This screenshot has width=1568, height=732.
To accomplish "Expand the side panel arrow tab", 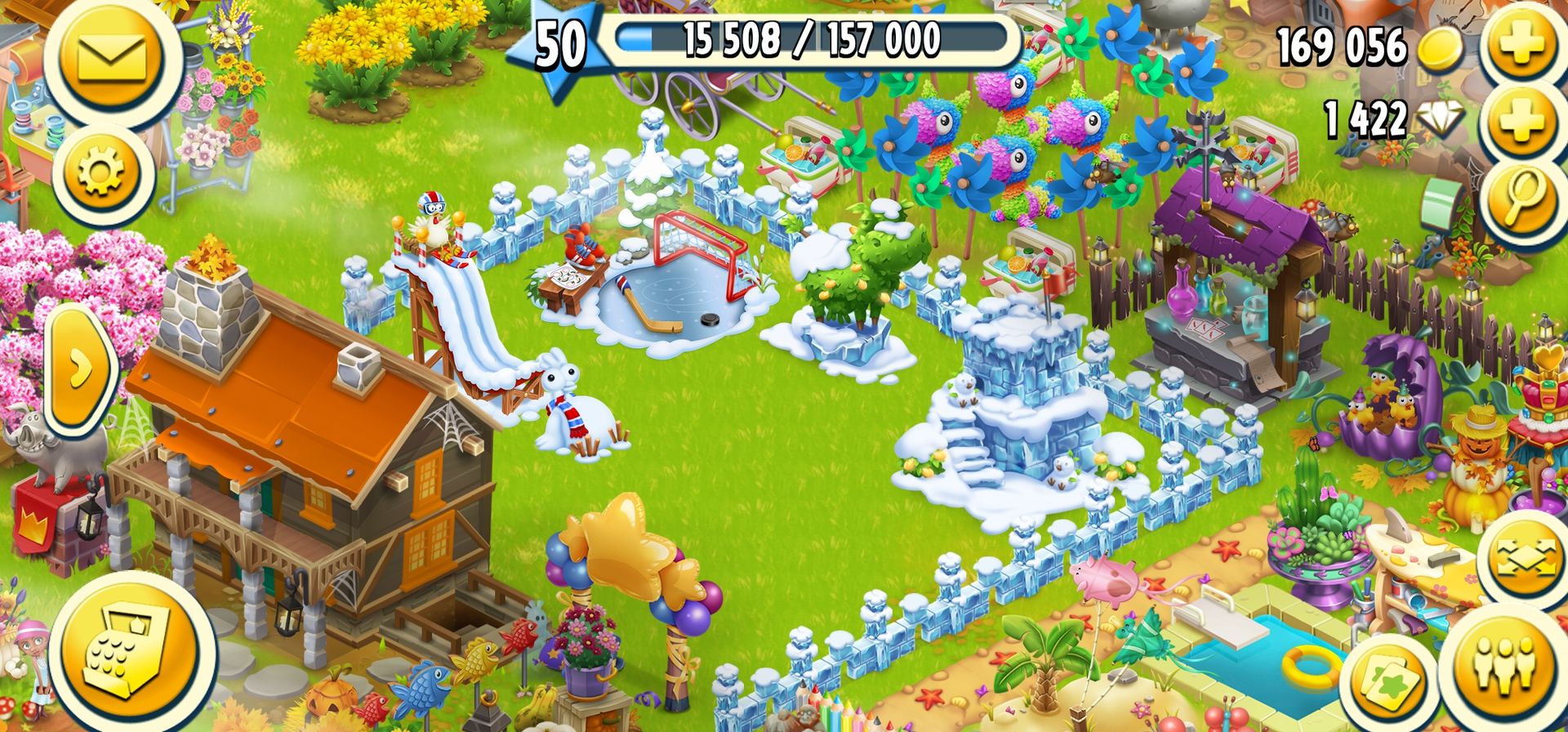I will pos(80,370).
